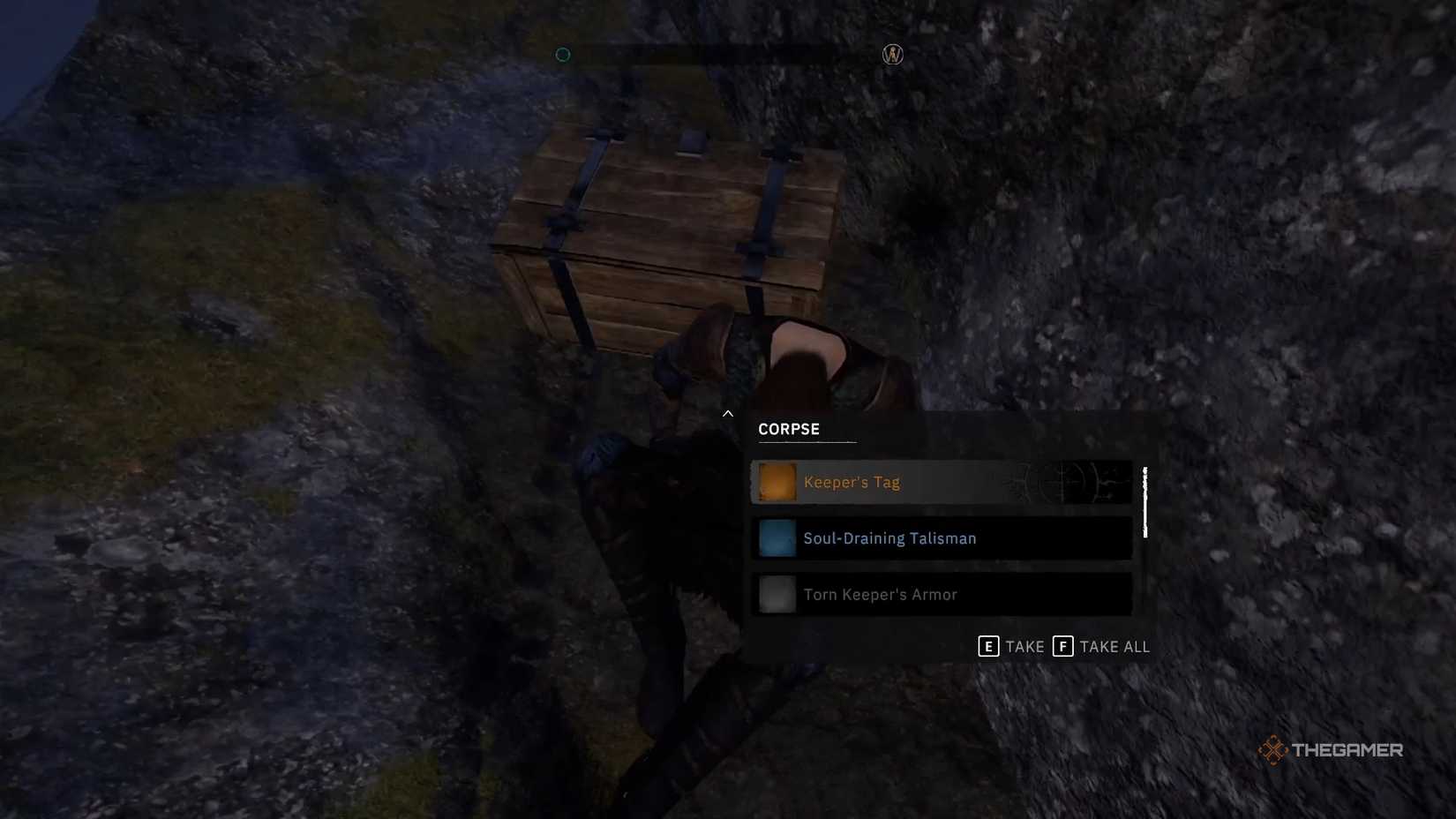This screenshot has width=1456, height=819.
Task: Select the green objective circle on the compass
Action: (562, 54)
